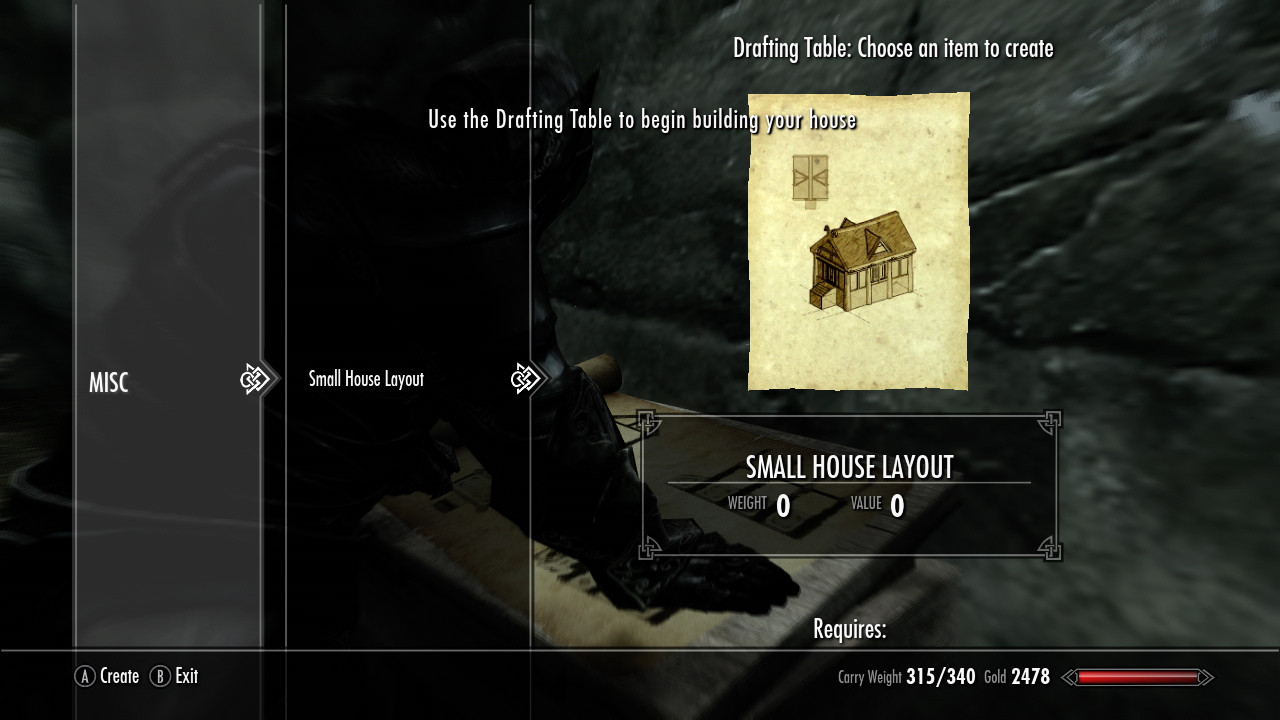Select the SMALL HOUSE LAYOUT title row
The image size is (1280, 720).
(x=849, y=466)
